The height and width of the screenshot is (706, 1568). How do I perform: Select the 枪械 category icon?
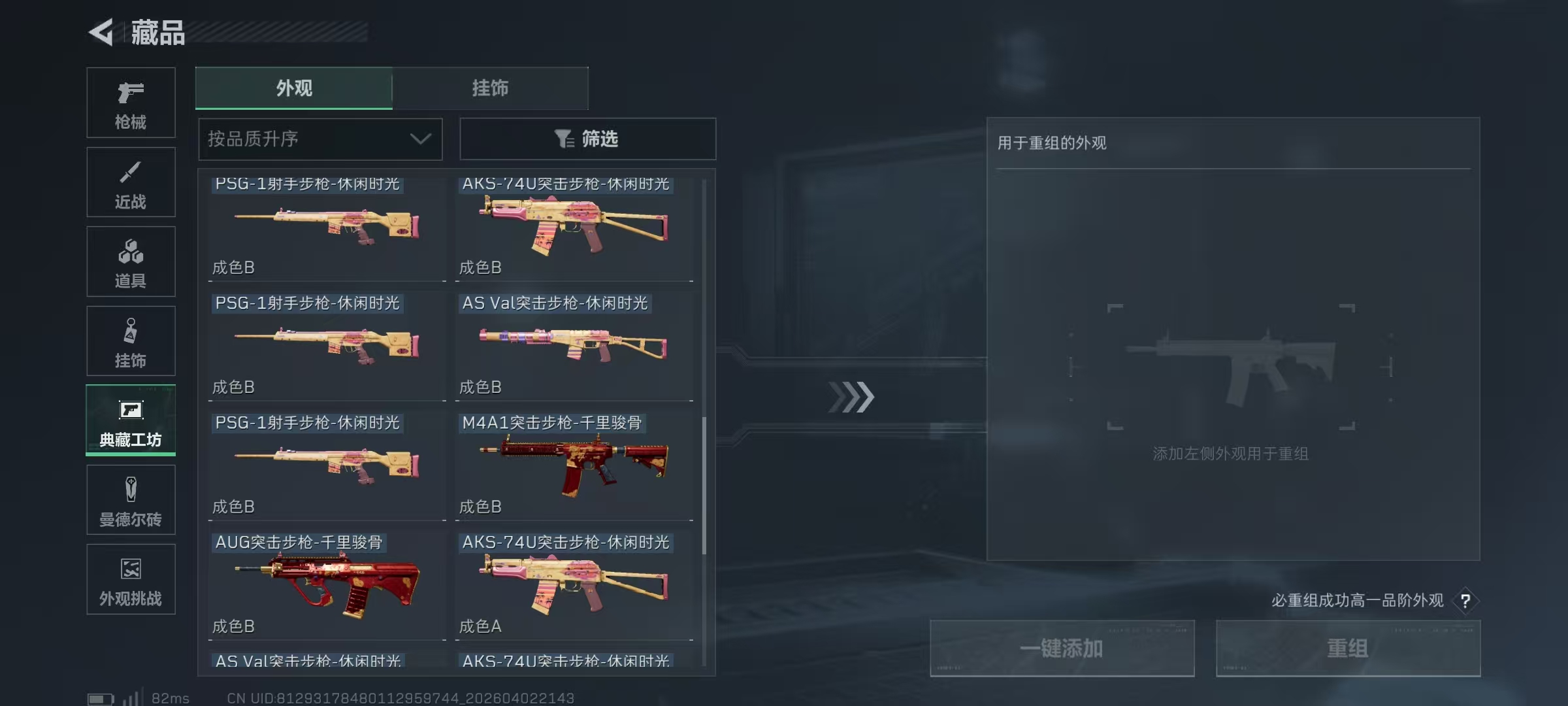coord(131,101)
